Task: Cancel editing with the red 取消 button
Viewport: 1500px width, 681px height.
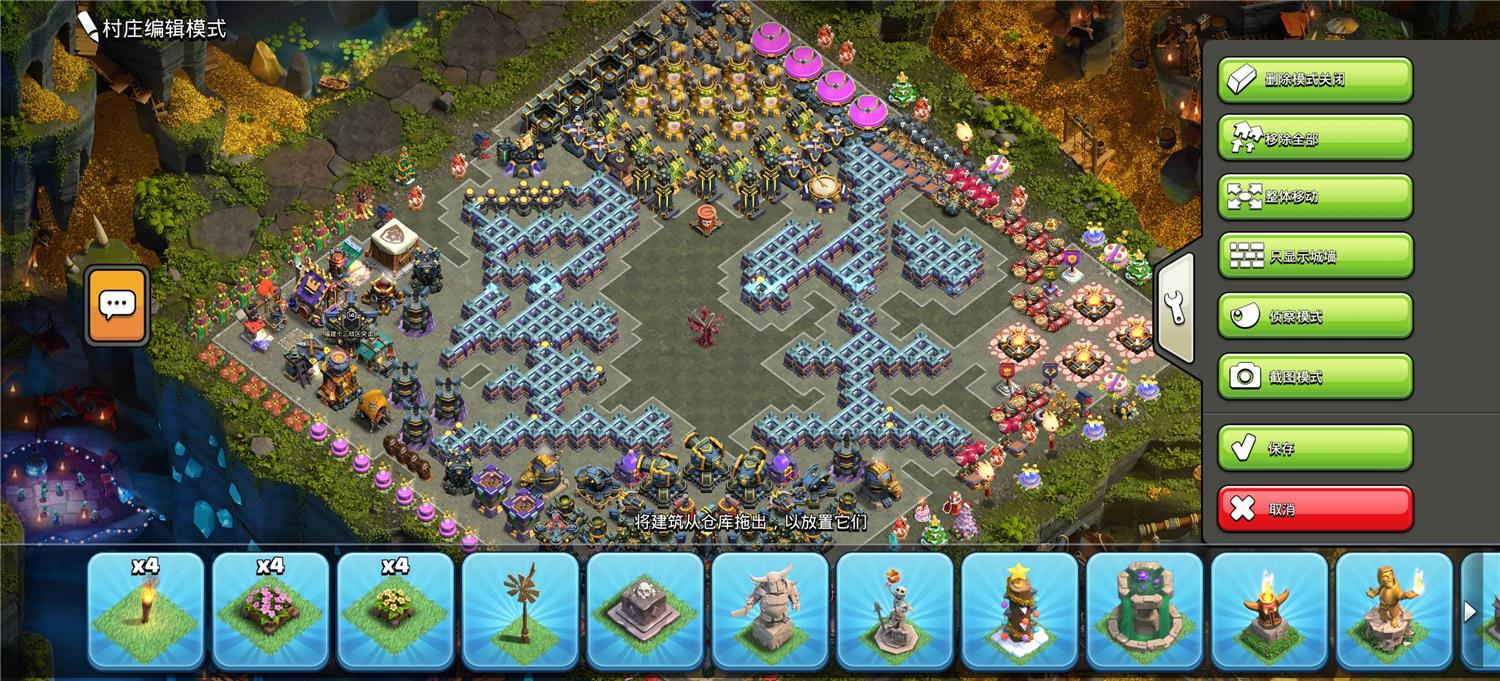Action: (x=1314, y=509)
